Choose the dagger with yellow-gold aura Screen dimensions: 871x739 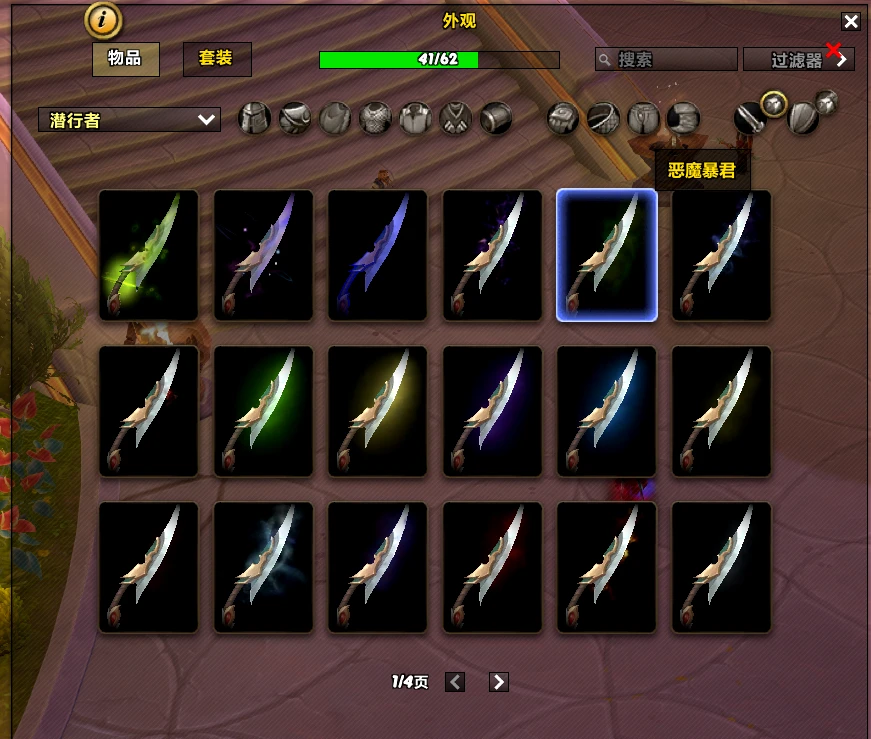378,411
